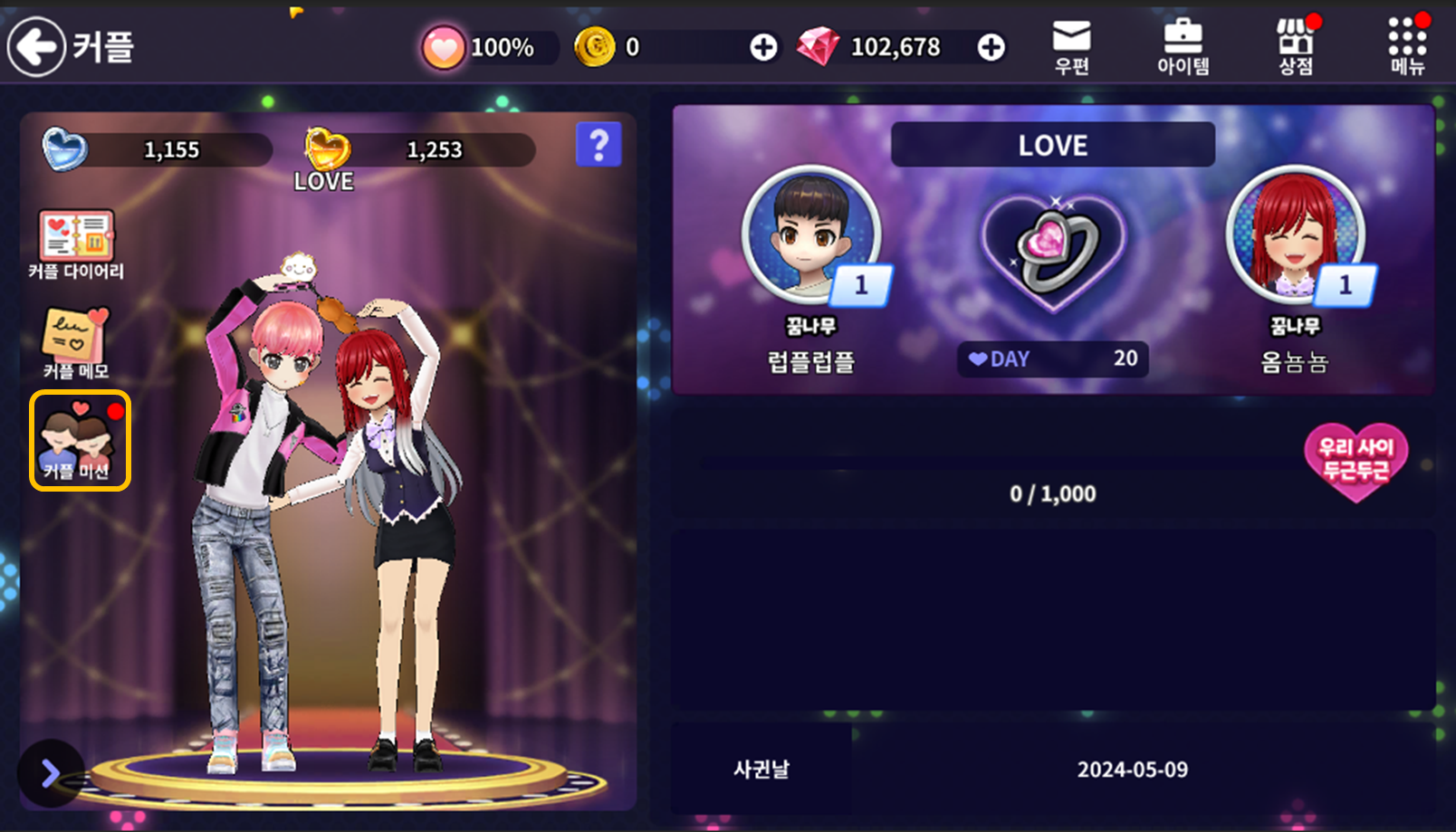Open the shop (상점)

(1296, 47)
